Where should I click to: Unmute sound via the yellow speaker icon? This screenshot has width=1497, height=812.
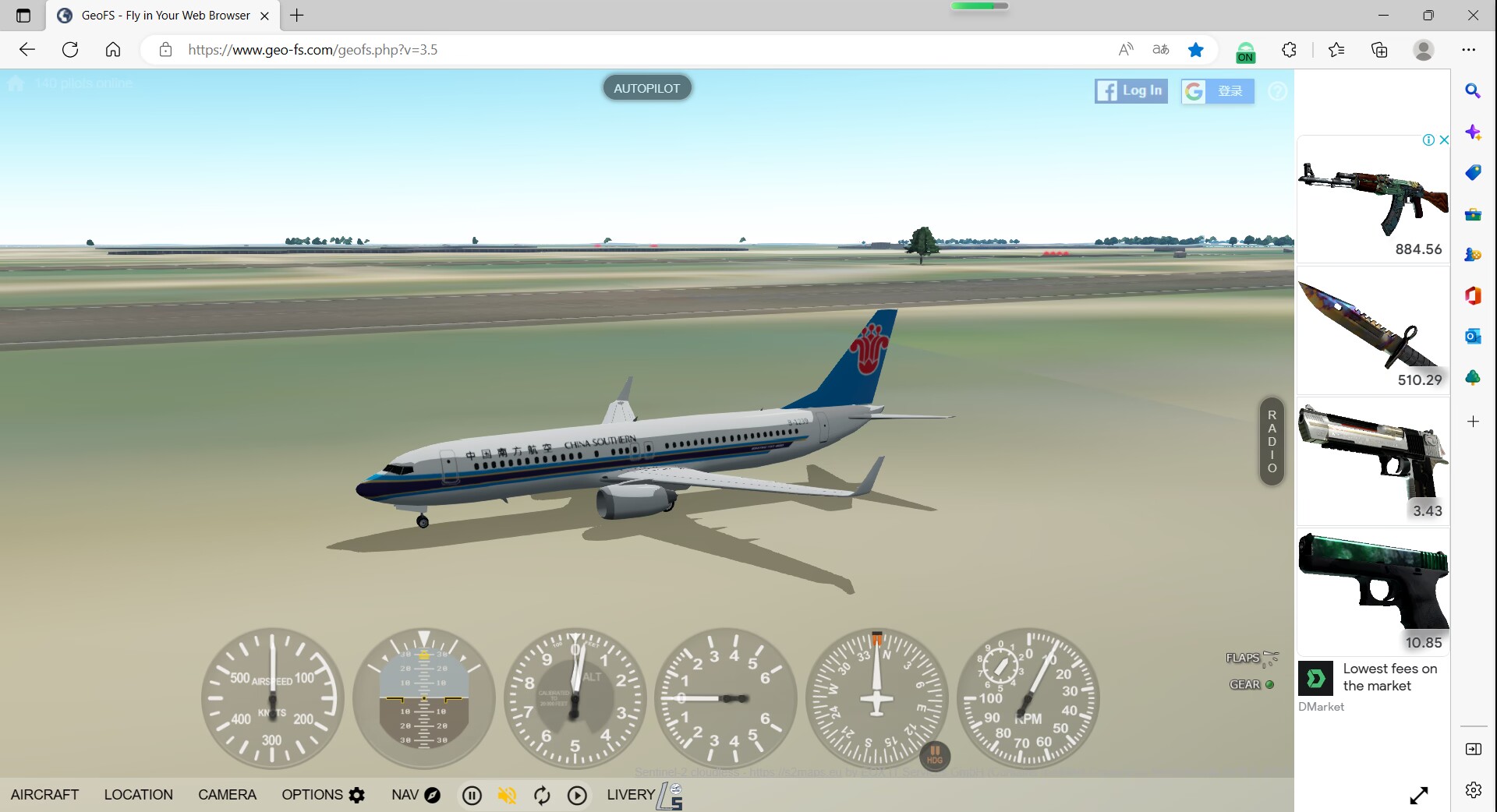pyautogui.click(x=507, y=796)
